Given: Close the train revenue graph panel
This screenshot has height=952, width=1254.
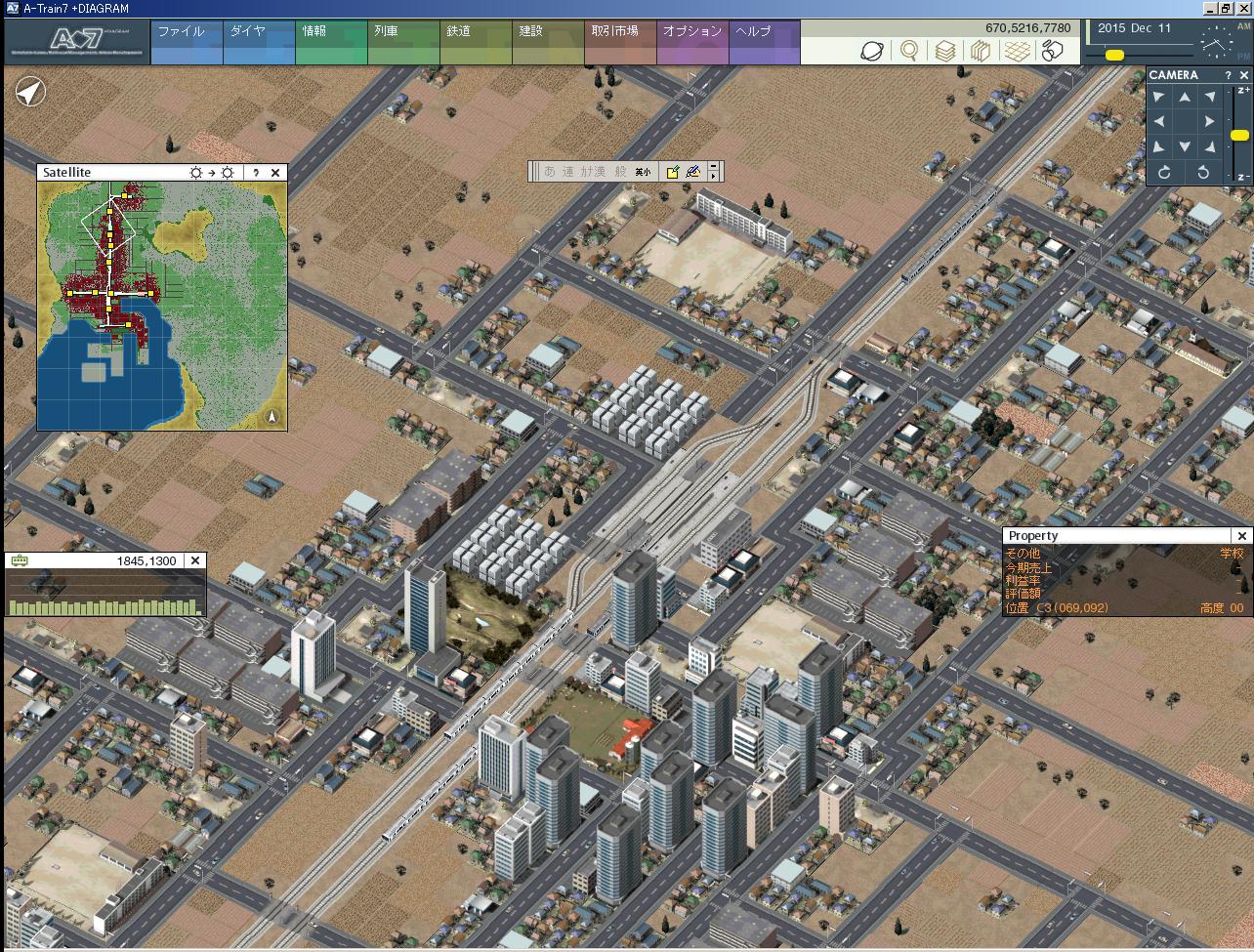Looking at the screenshot, I should click(x=195, y=560).
